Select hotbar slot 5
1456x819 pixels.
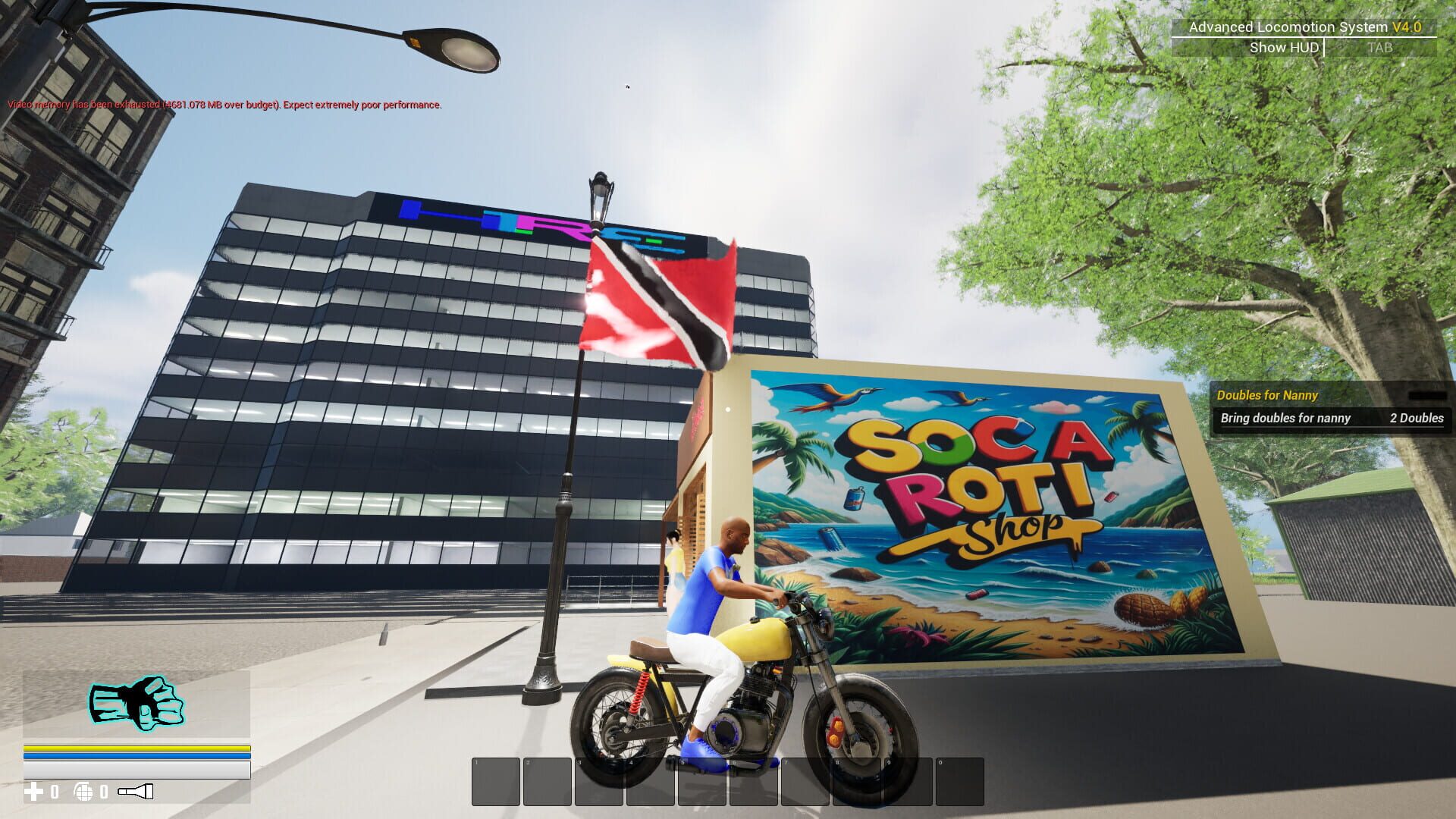pos(701,781)
